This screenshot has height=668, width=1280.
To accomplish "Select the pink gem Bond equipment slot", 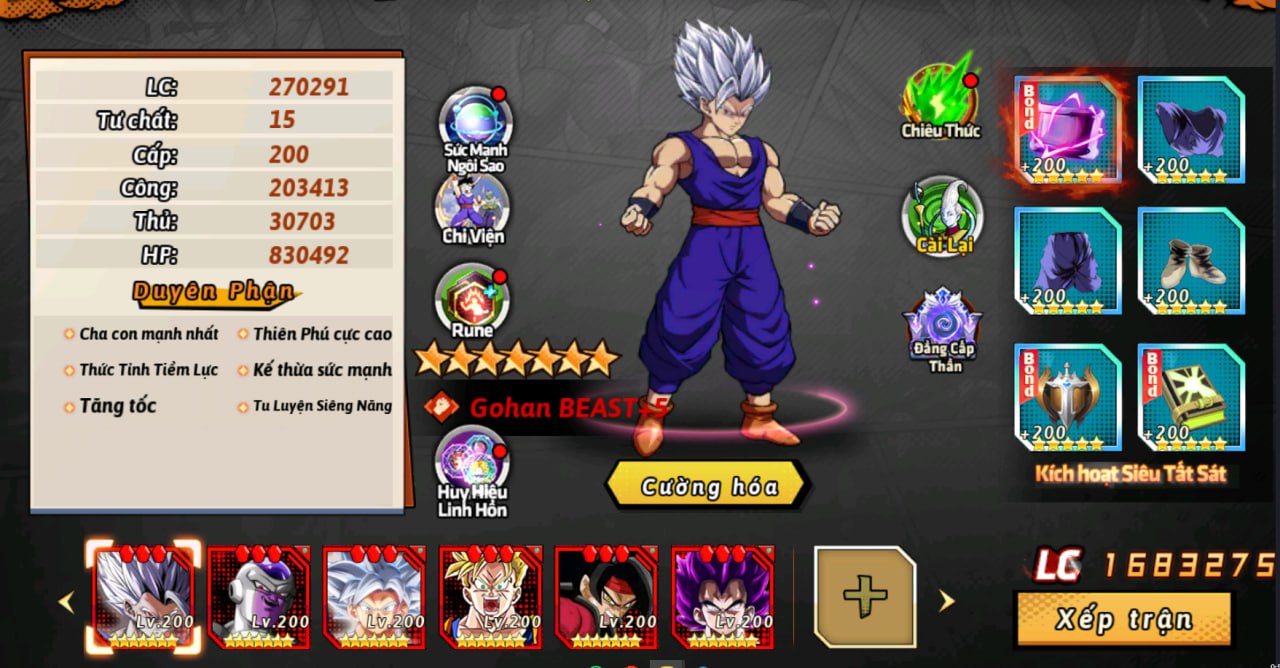I will (1068, 130).
